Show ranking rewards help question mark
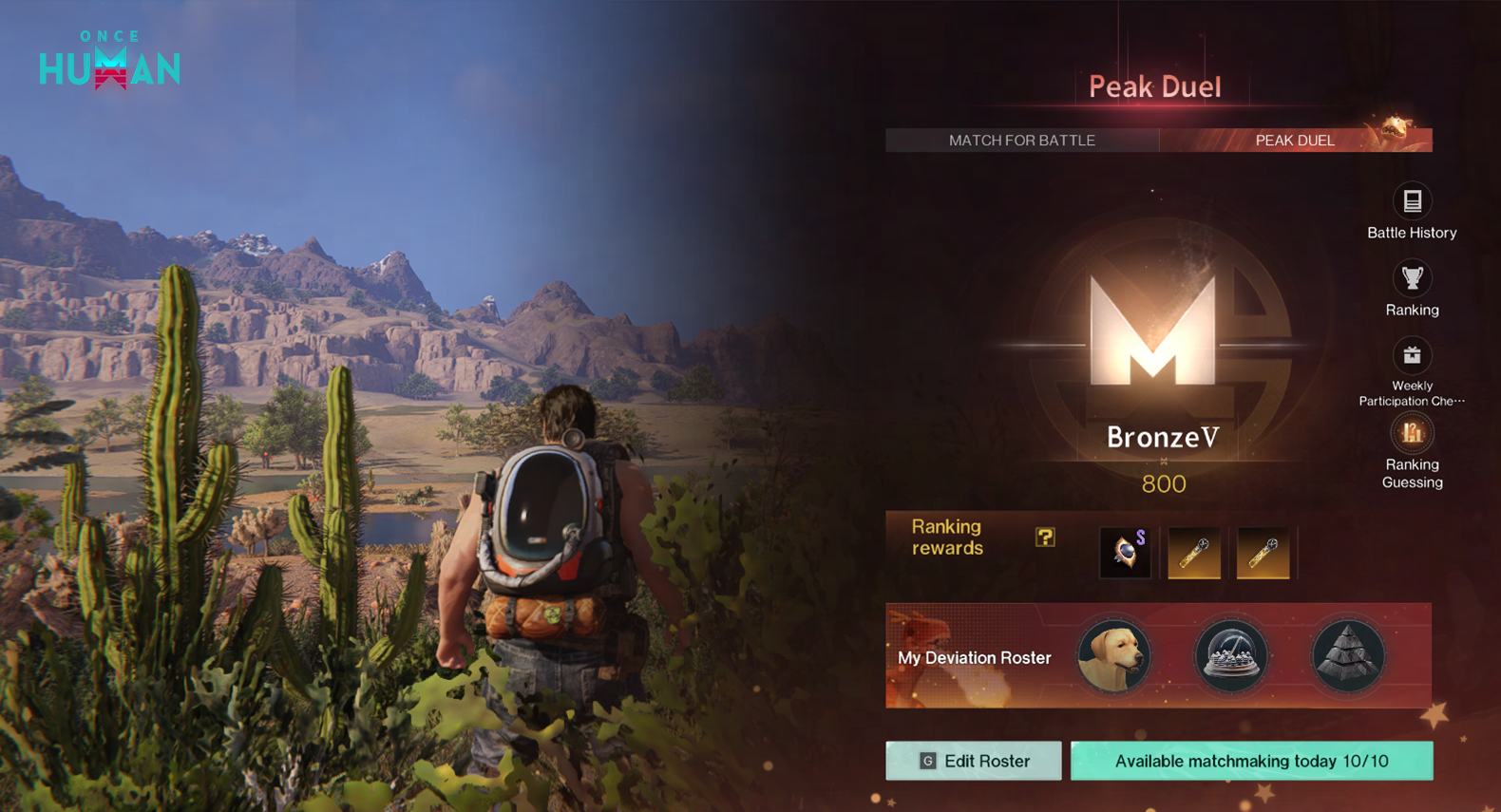1501x812 pixels. point(1045,538)
